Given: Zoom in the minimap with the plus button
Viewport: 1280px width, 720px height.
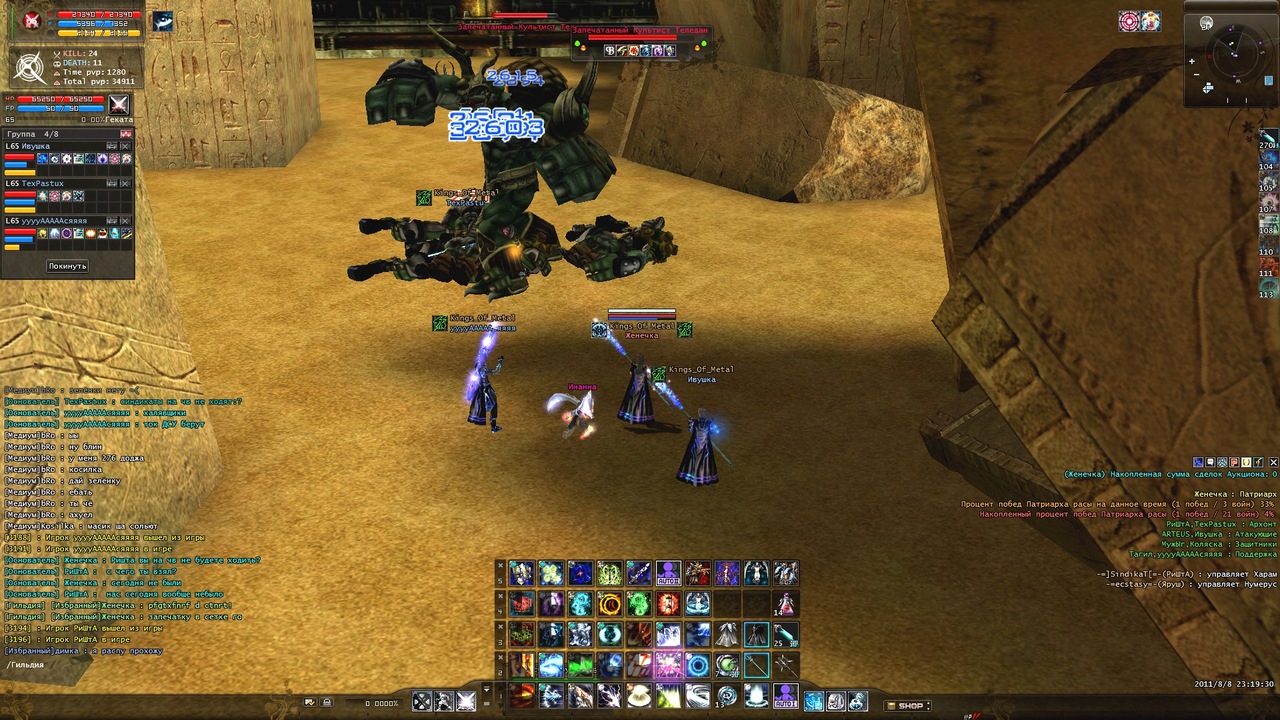Looking at the screenshot, I should coord(1192,61).
